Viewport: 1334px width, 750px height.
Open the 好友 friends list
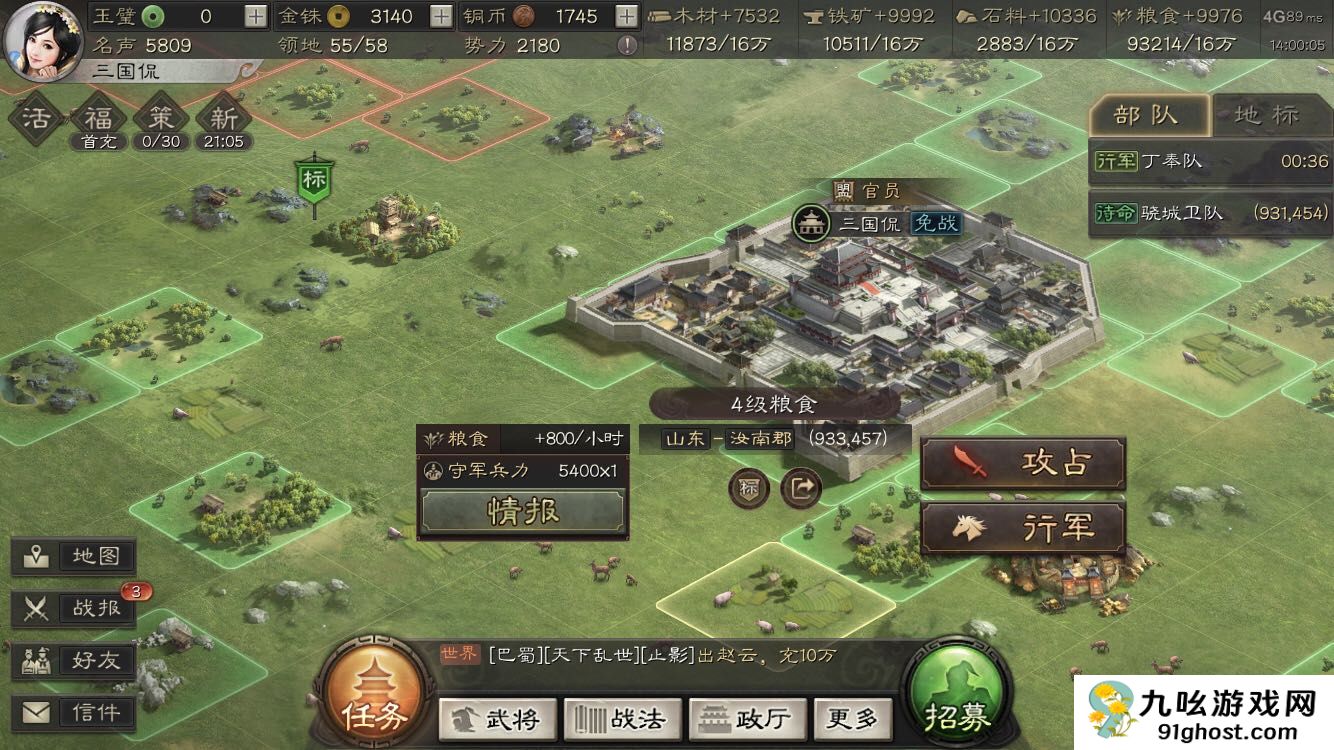pos(74,660)
